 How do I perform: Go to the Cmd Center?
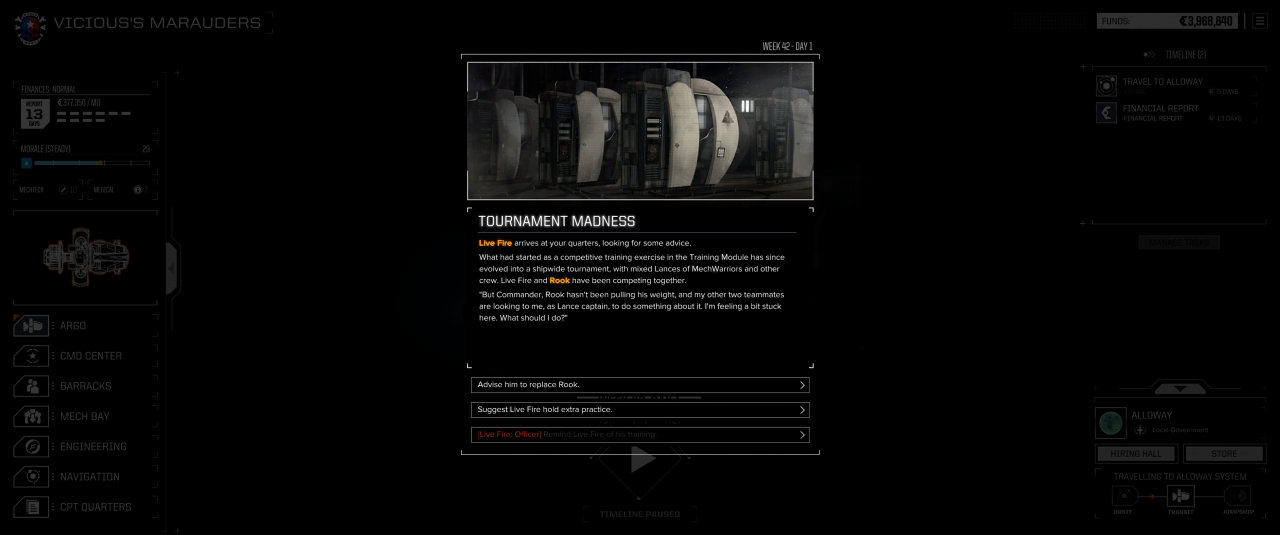[x=90, y=356]
